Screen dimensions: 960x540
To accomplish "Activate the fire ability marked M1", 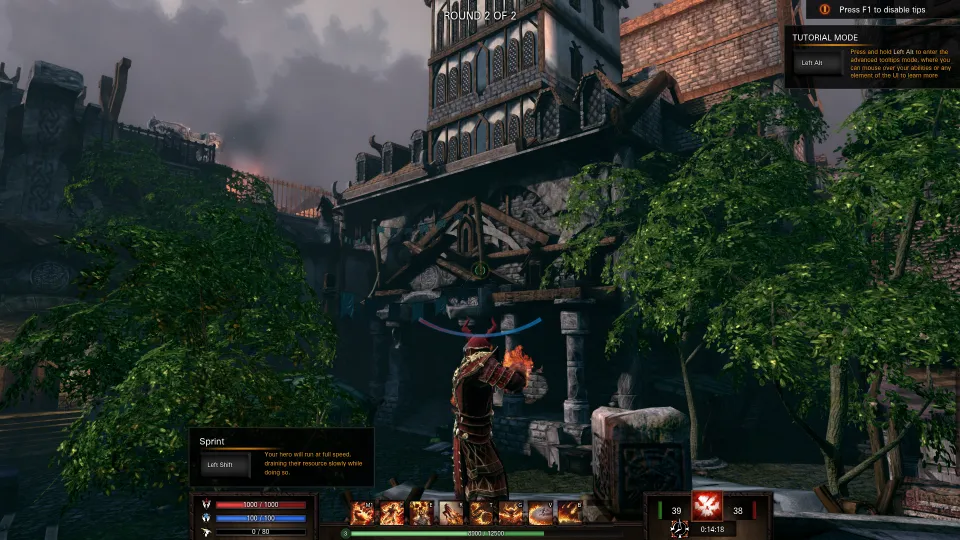I will coord(362,513).
